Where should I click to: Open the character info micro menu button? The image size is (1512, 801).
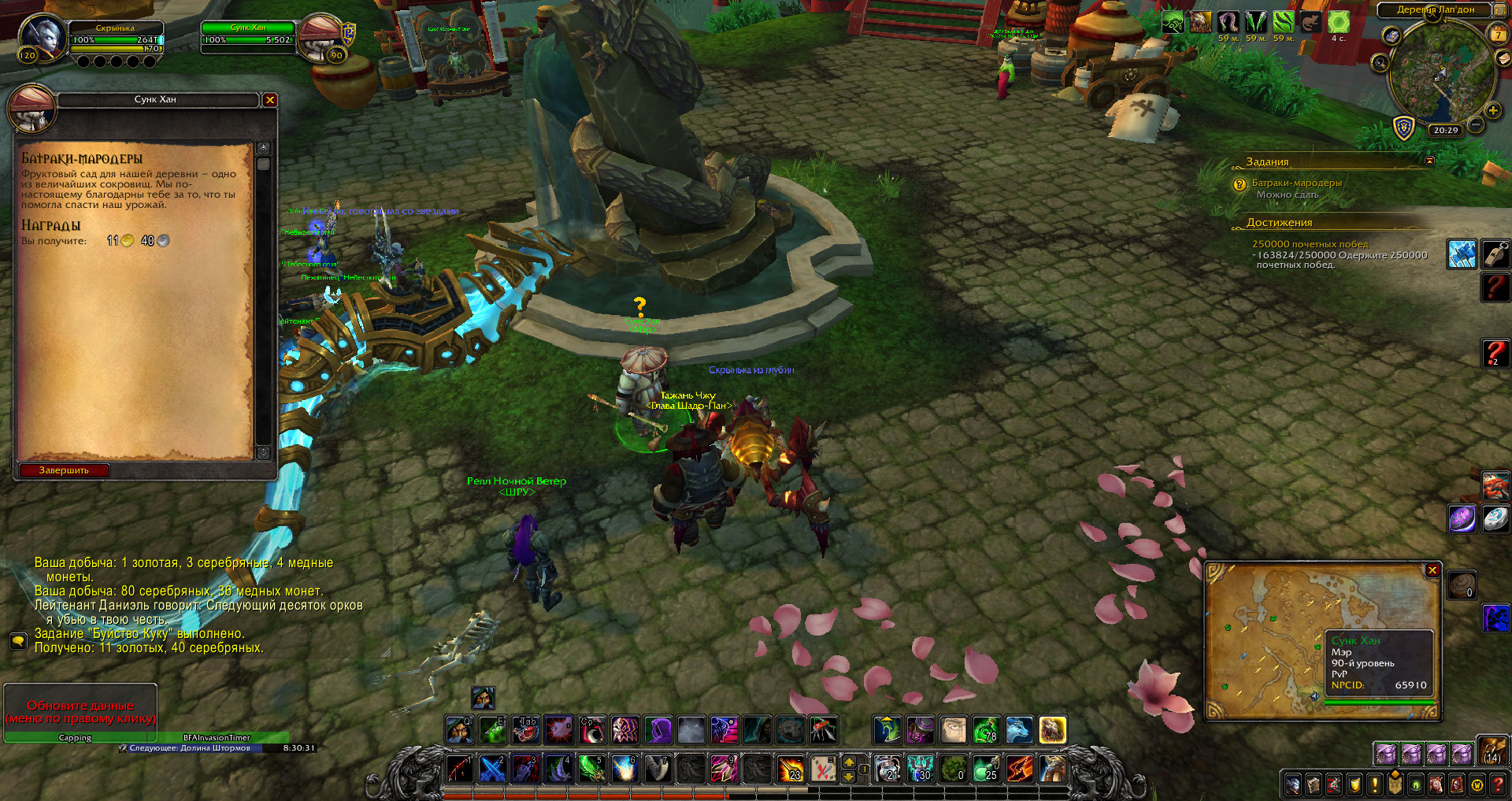point(1293,784)
